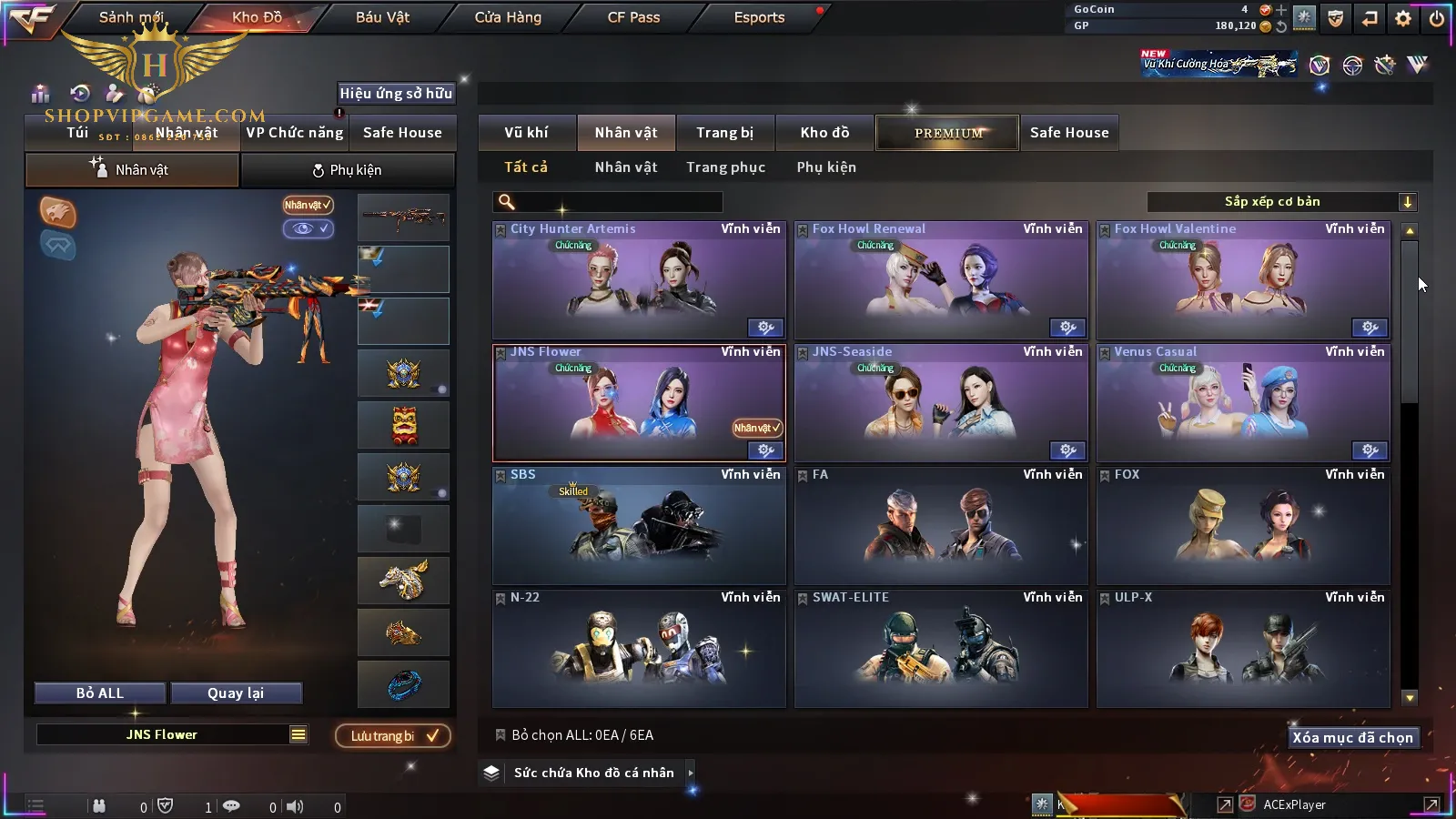The width and height of the screenshot is (1456, 819).
Task: Click the Bỏ ALL button
Action: [x=100, y=693]
